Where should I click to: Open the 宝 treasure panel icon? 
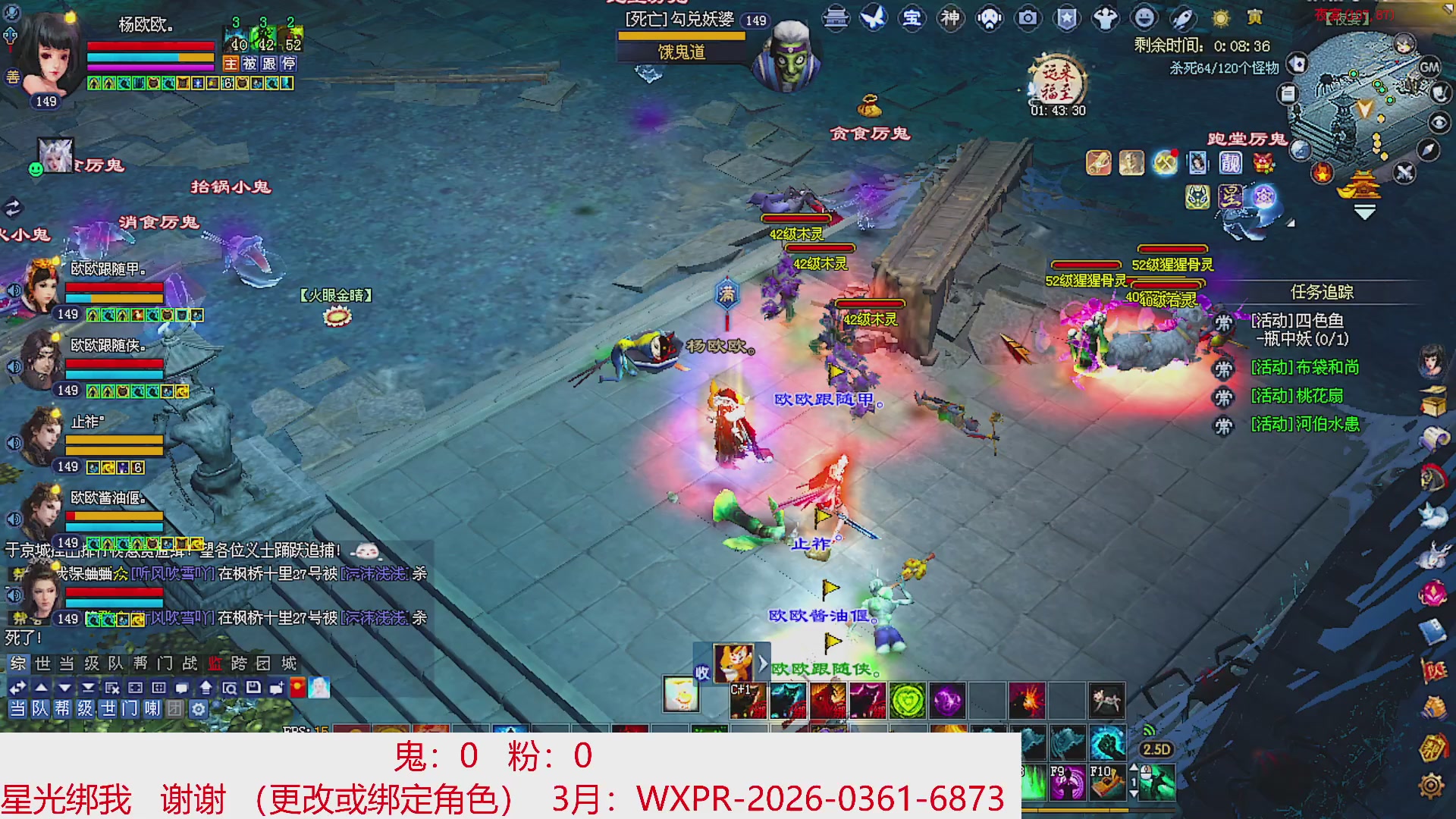click(913, 20)
